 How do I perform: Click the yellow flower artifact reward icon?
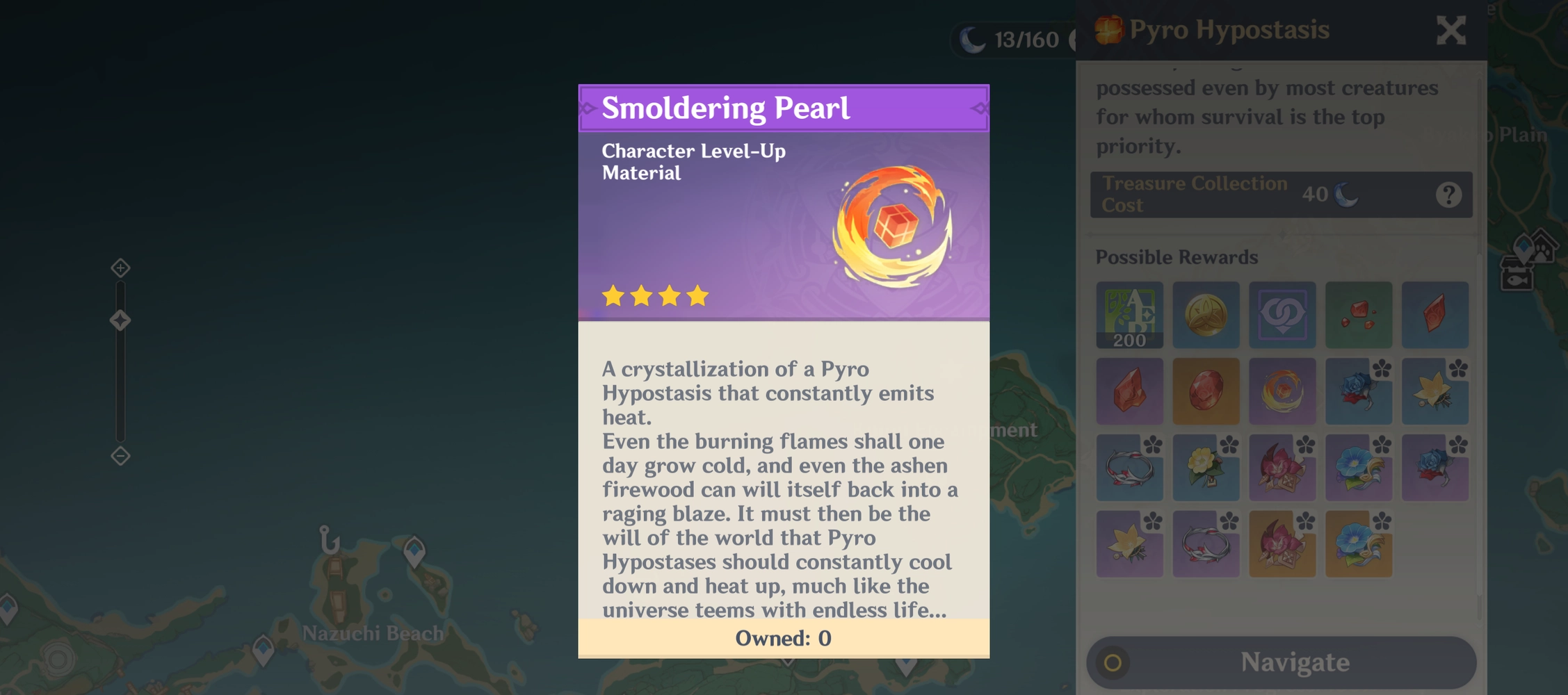click(x=1206, y=468)
